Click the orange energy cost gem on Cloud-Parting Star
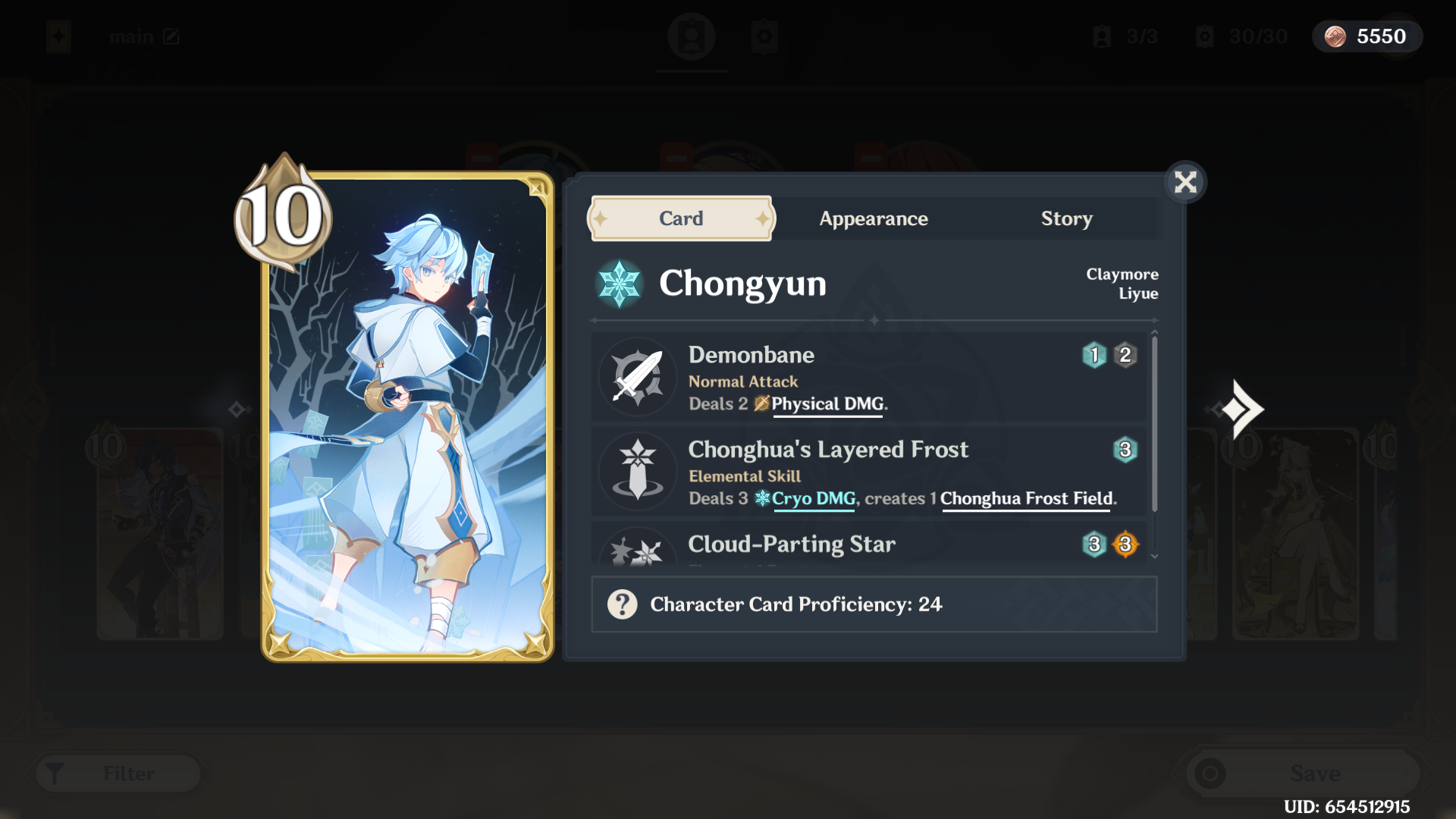 [1125, 544]
